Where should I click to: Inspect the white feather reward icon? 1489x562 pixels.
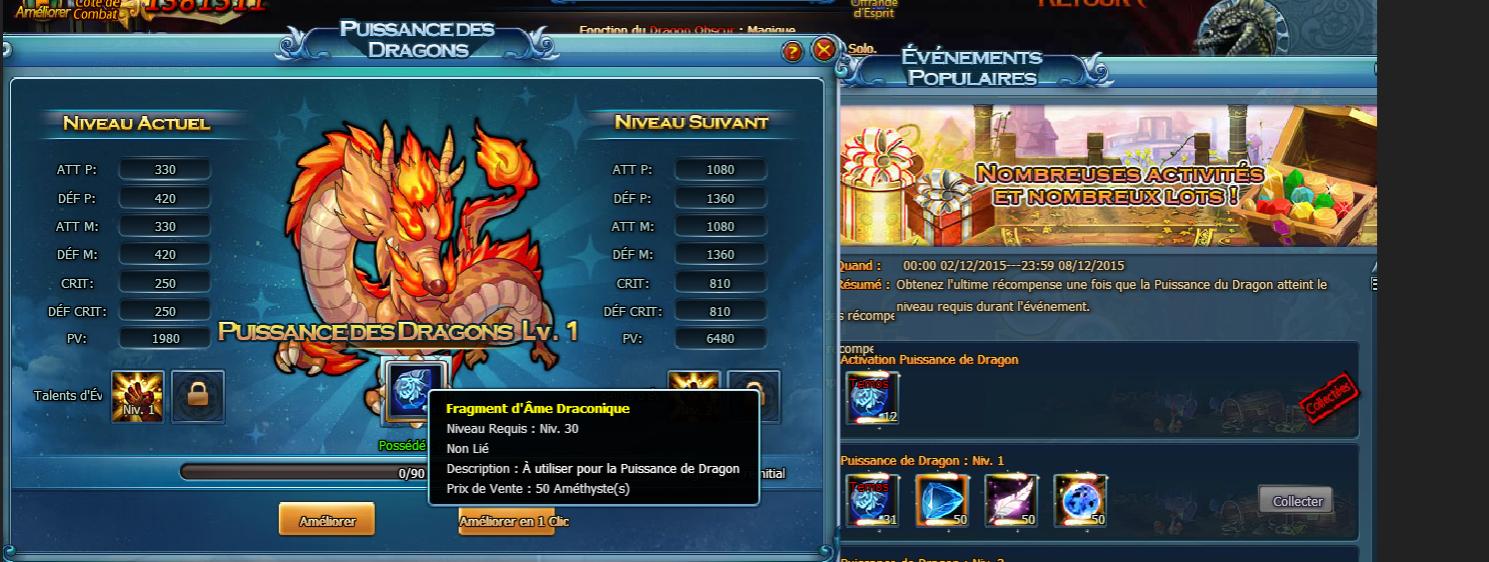(1010, 500)
